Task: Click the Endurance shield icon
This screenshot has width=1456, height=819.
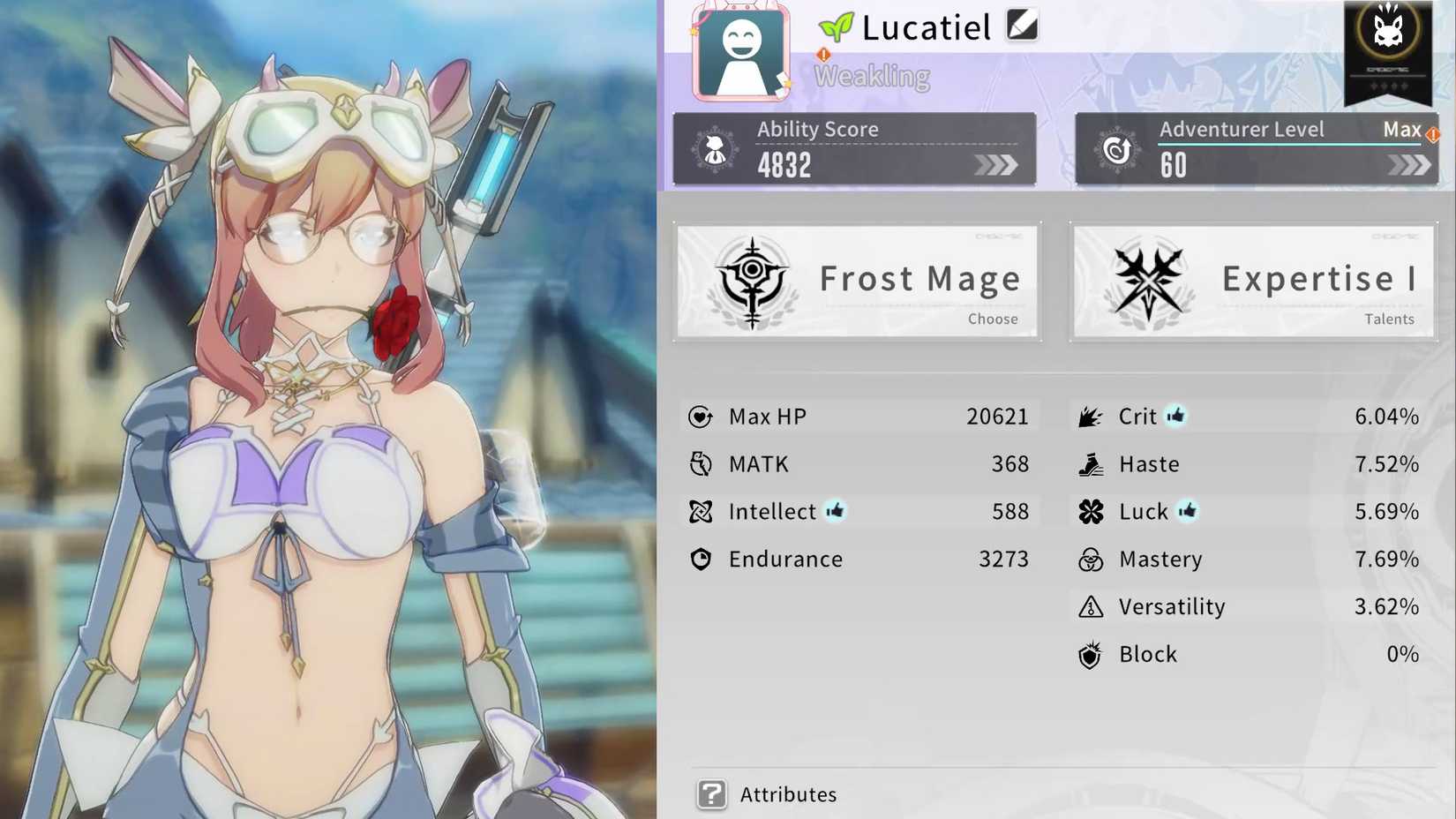Action: click(x=700, y=559)
